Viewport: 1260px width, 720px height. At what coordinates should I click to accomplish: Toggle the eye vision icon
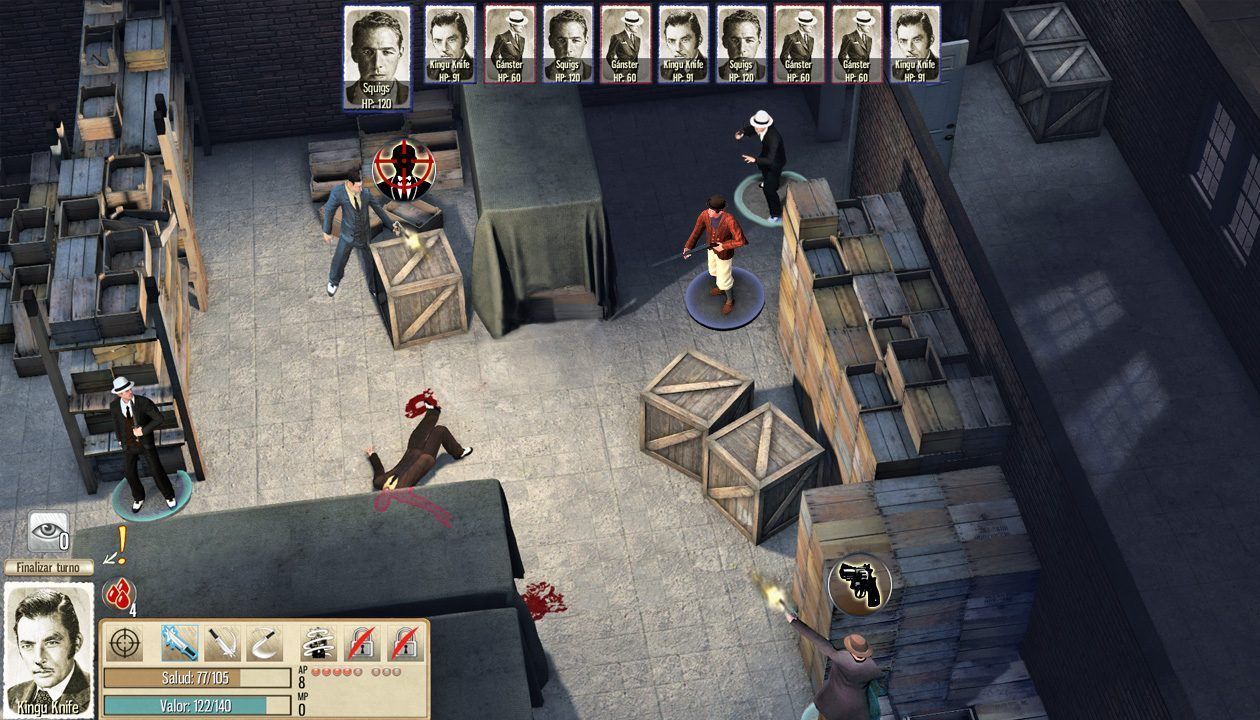point(47,531)
